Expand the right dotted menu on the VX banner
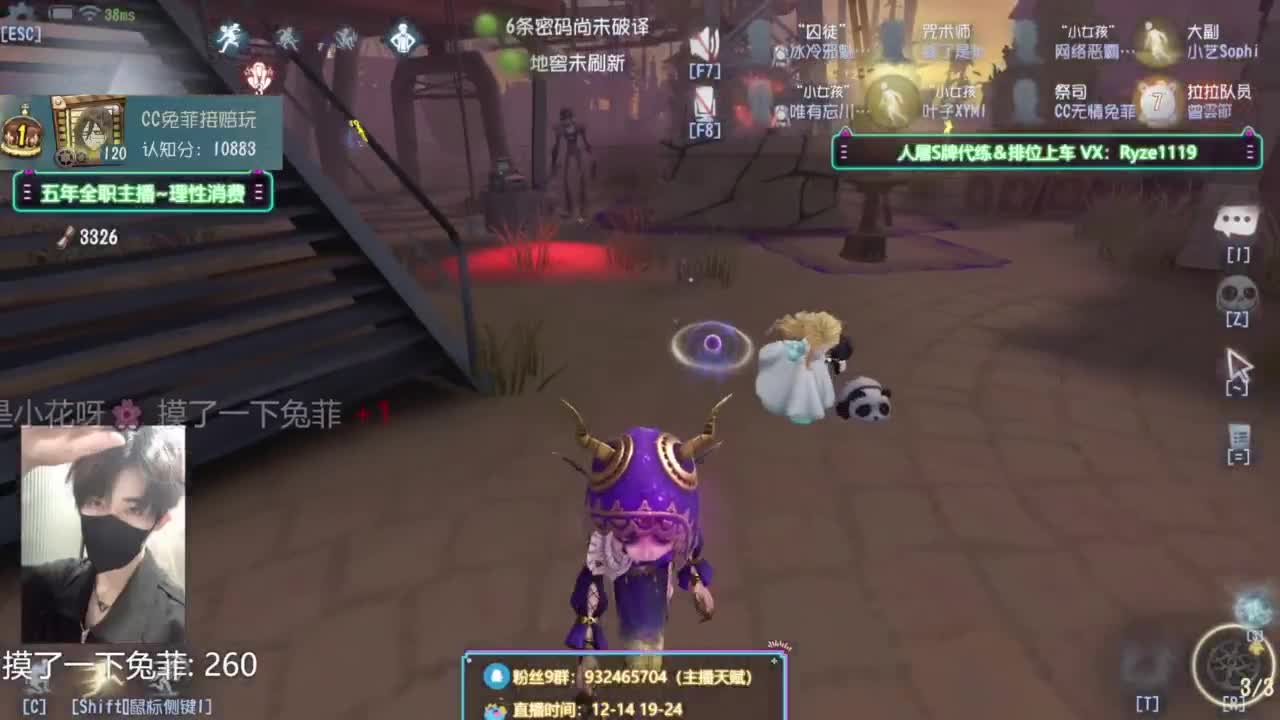This screenshot has width=1280, height=720. [x=1250, y=152]
